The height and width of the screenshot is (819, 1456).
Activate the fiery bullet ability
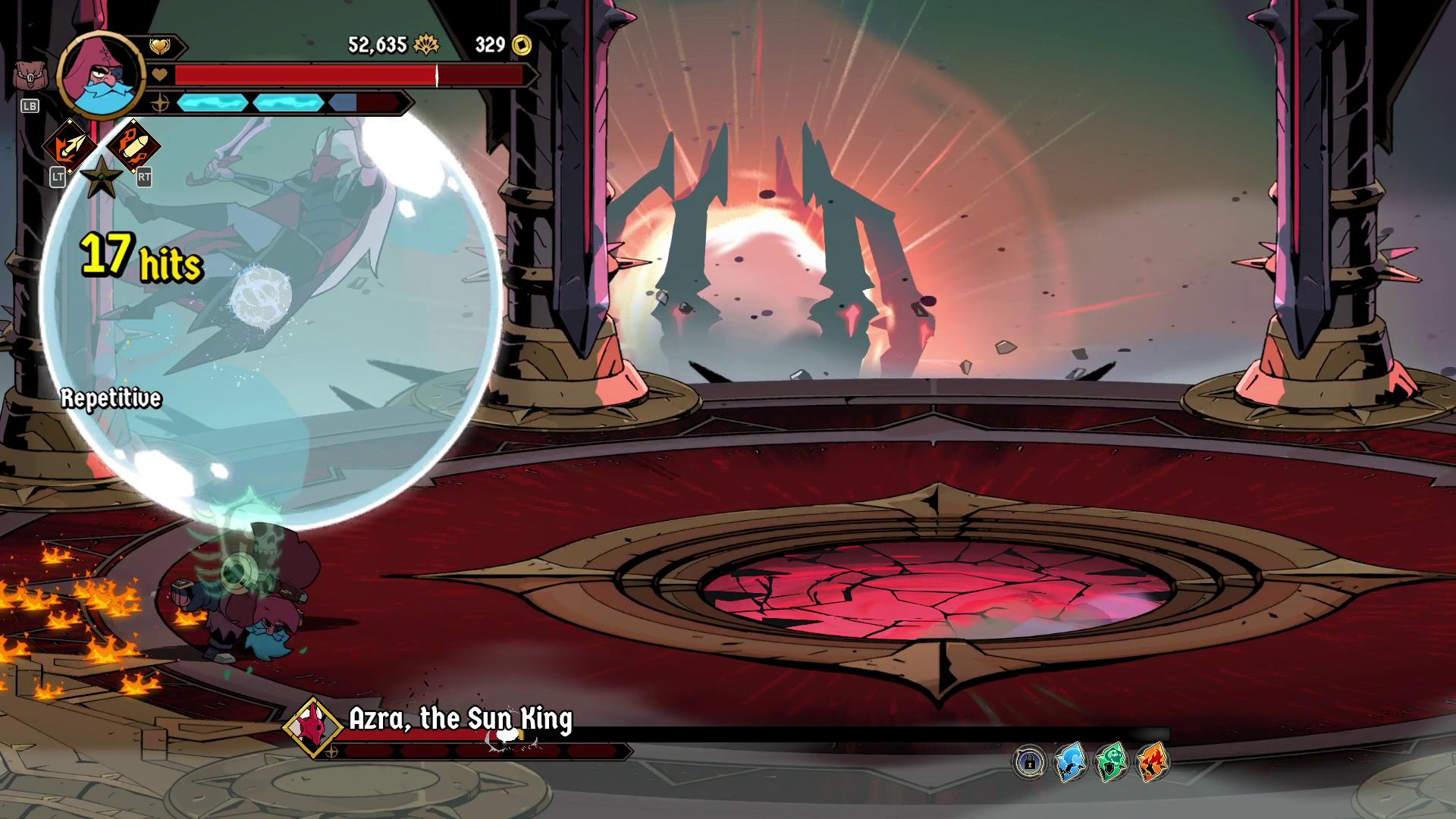pos(133,145)
